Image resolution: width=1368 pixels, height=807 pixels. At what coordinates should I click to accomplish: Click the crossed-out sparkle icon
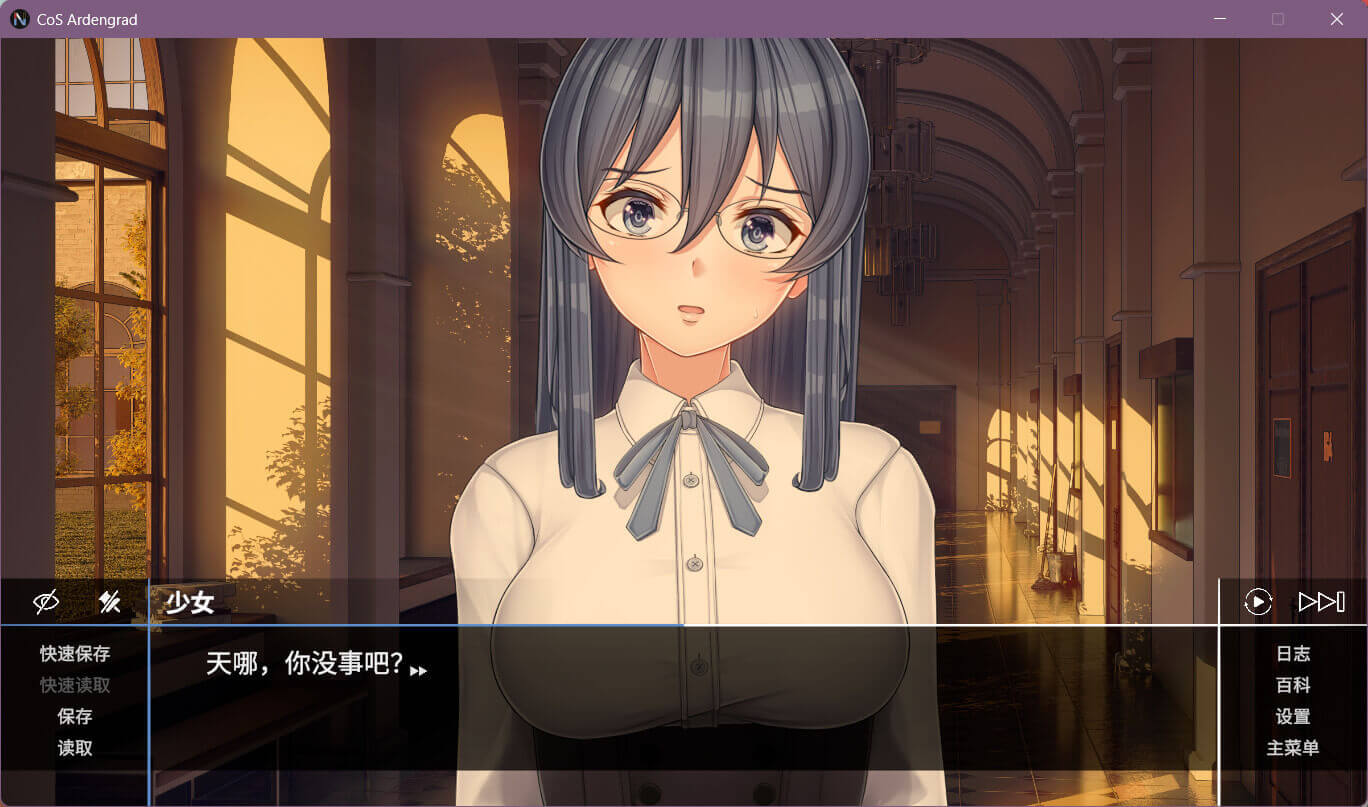[x=109, y=602]
